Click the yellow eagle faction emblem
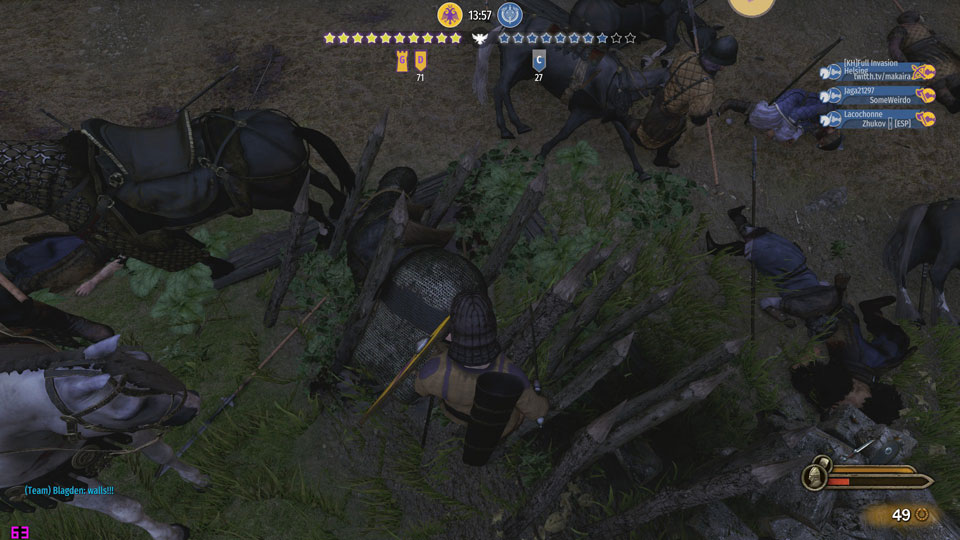This screenshot has height=540, width=960. tap(450, 15)
